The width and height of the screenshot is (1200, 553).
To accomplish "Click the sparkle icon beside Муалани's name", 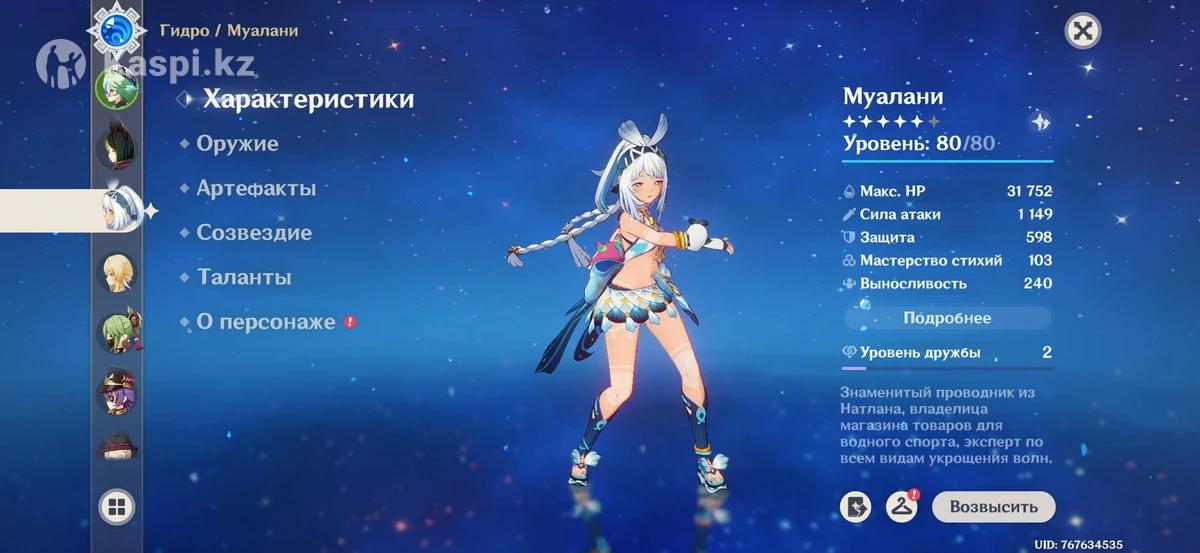I will 1040,122.
